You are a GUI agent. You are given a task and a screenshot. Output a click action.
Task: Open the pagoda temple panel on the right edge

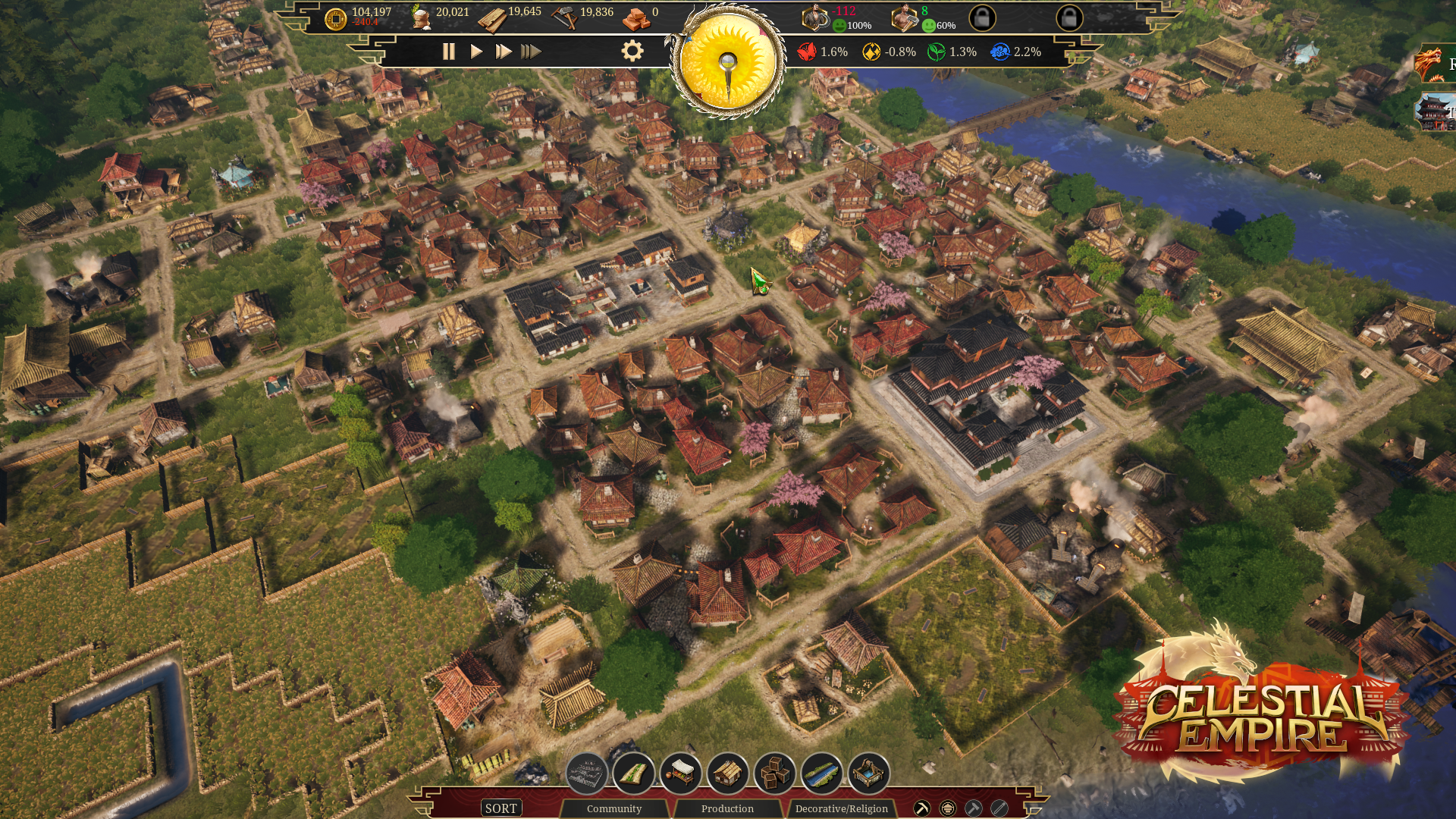tap(1436, 112)
